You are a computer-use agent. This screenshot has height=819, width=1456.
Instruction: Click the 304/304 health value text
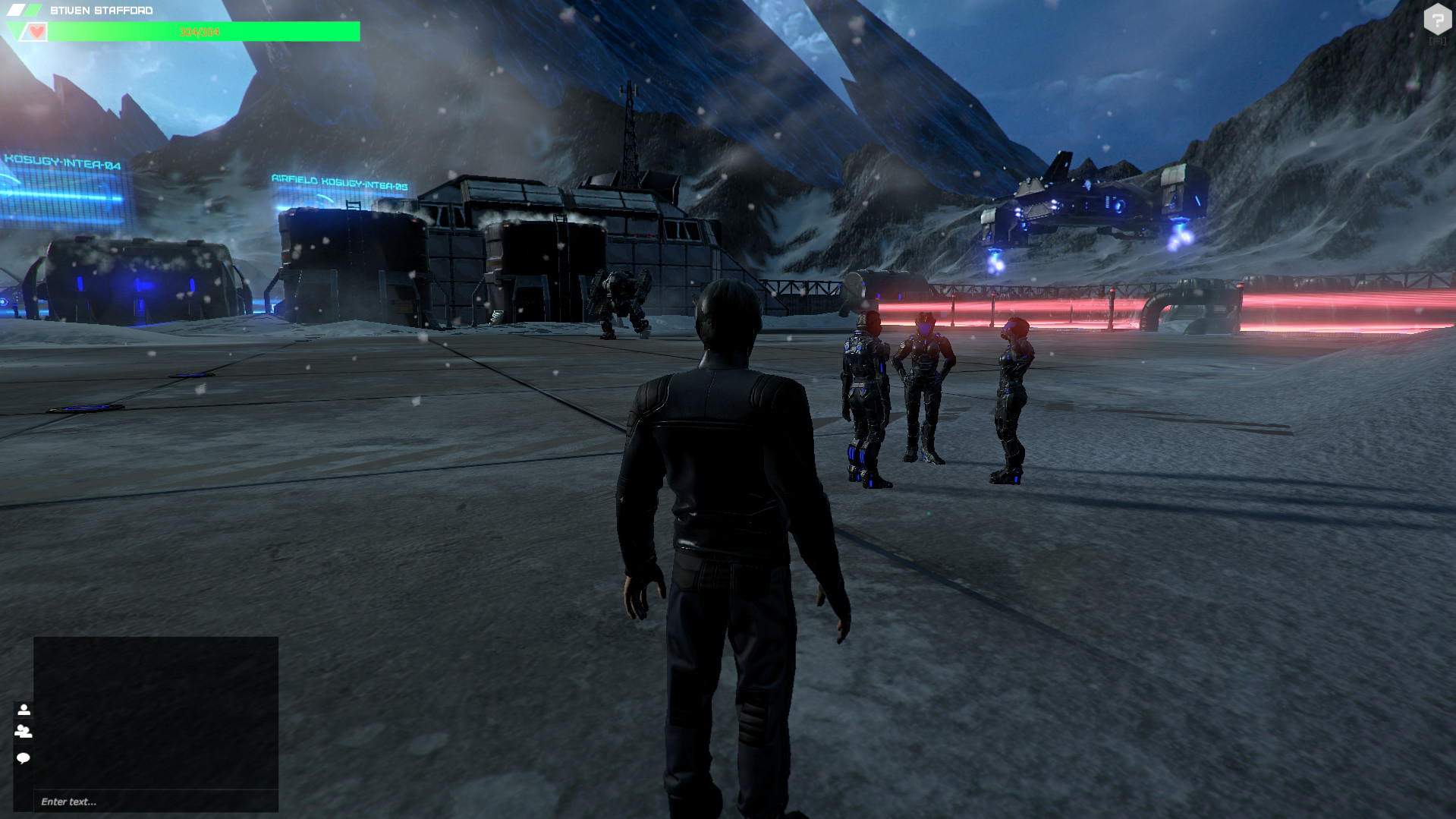pyautogui.click(x=199, y=31)
